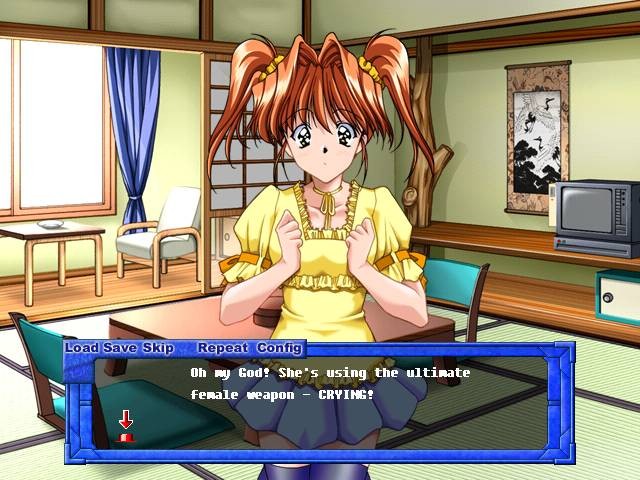Activate the Skip option
The width and height of the screenshot is (640, 480).
point(157,348)
